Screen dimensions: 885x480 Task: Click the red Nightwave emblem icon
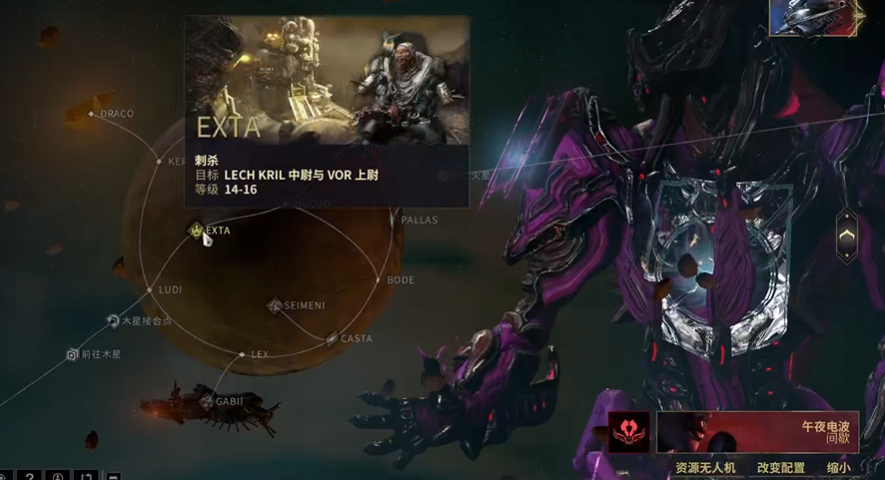point(629,433)
